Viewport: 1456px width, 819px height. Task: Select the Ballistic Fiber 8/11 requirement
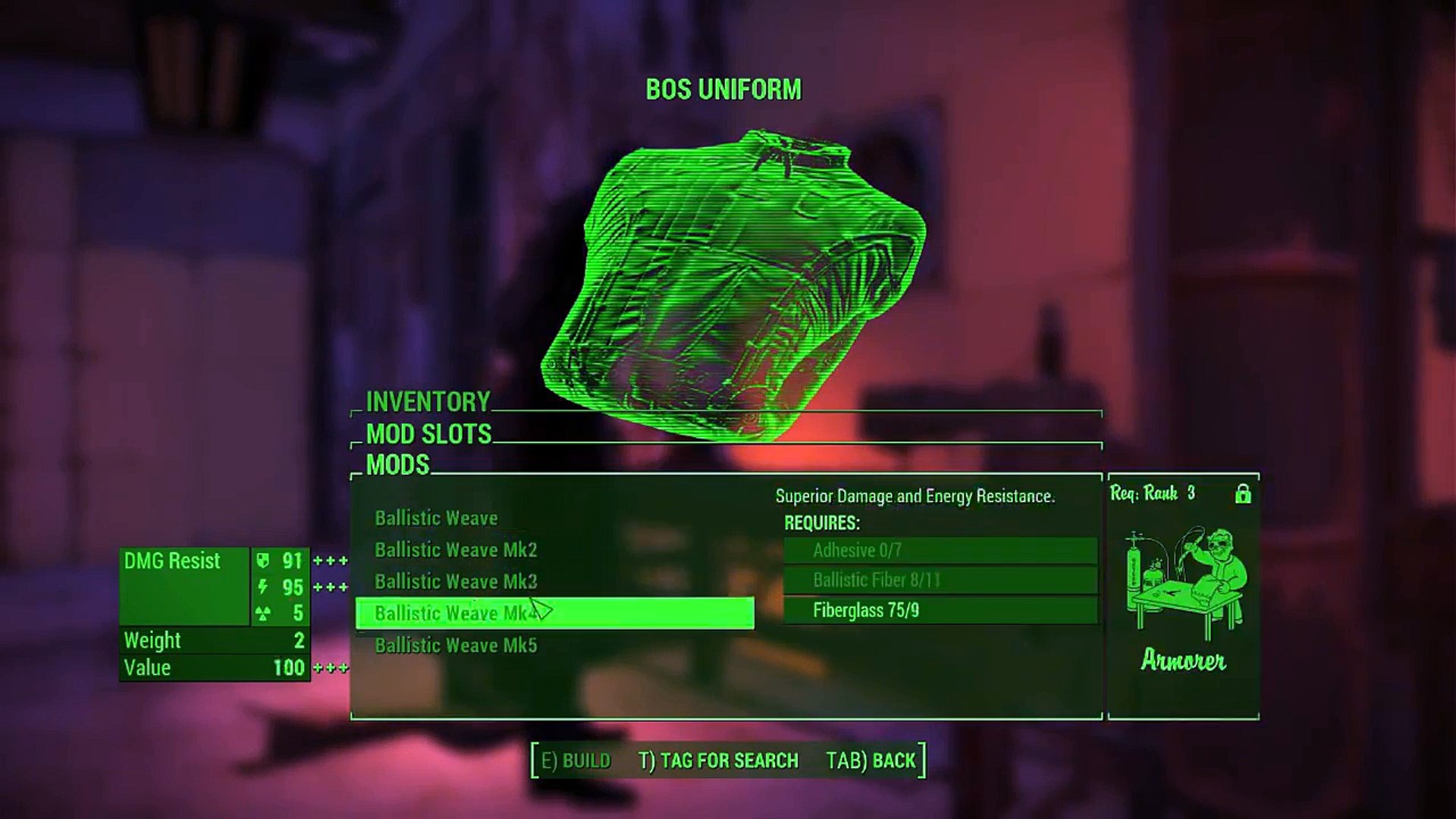tap(940, 581)
